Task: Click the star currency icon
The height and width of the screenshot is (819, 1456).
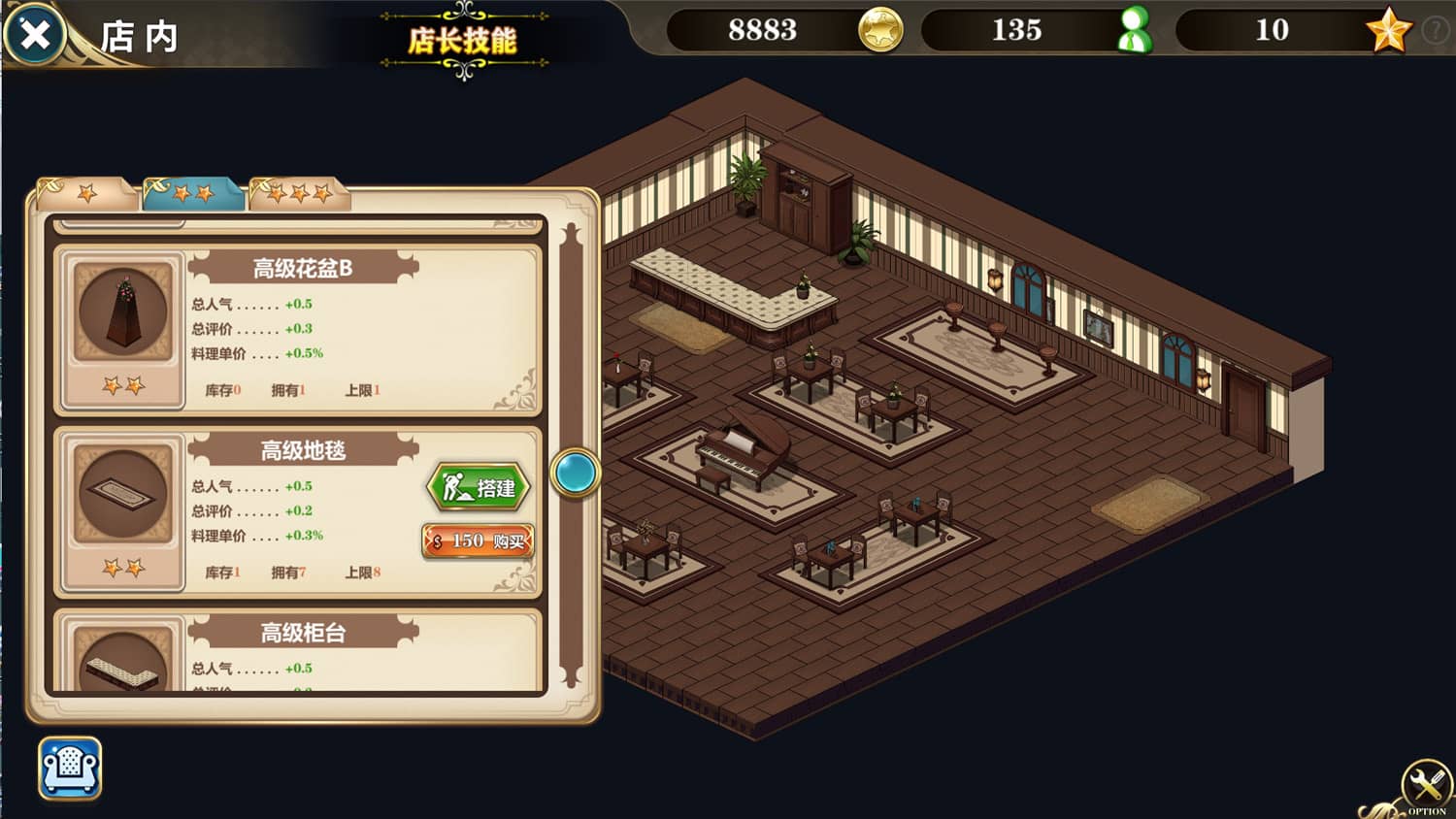Action: point(1387,30)
